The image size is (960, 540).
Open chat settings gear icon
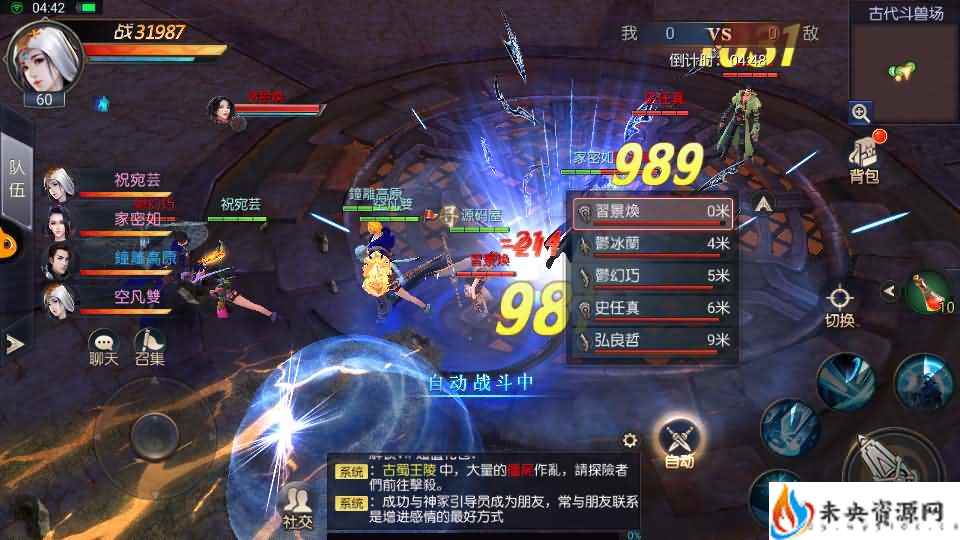coord(630,440)
